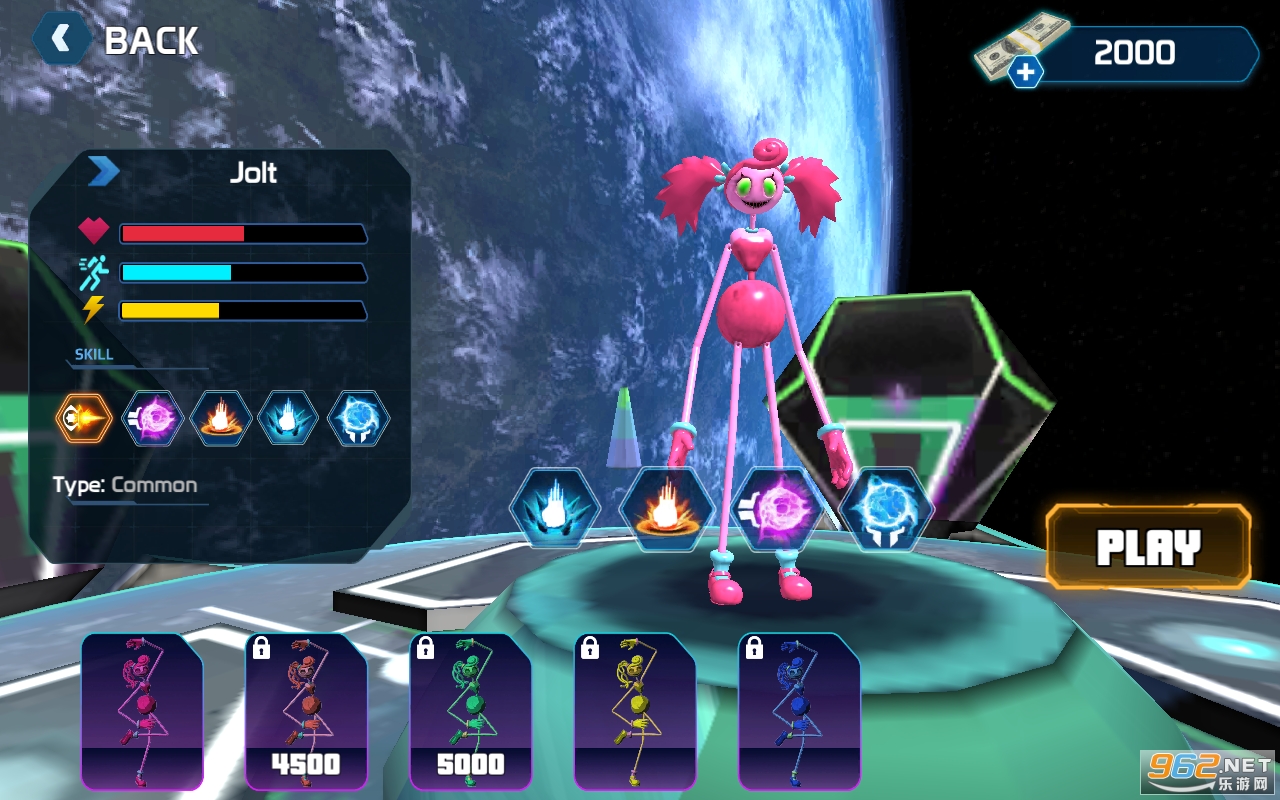The height and width of the screenshot is (800, 1280).
Task: Choose the green character costing 5000
Action: pos(470,710)
